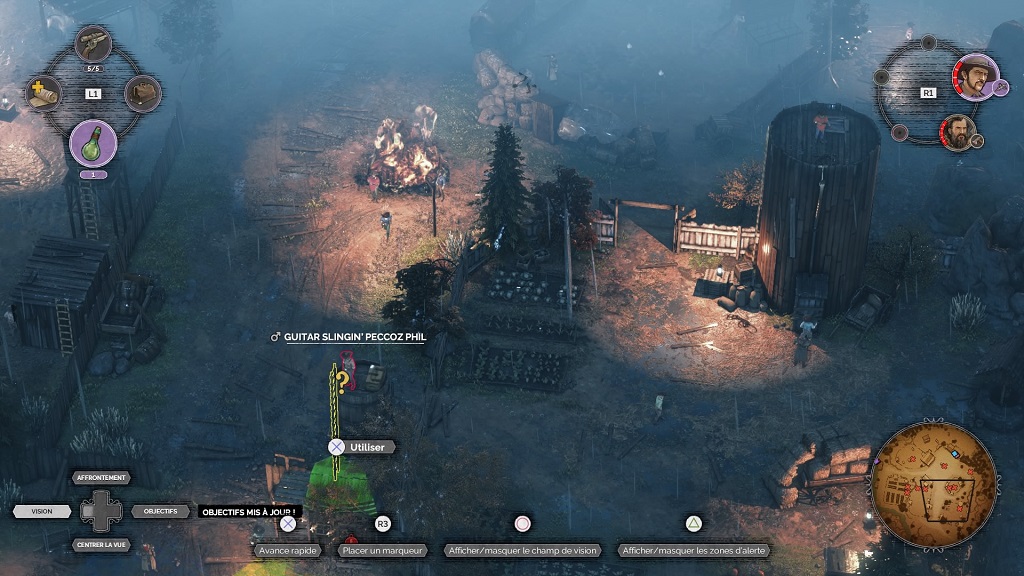
Task: Select the bearded character portrait
Action: tap(958, 133)
